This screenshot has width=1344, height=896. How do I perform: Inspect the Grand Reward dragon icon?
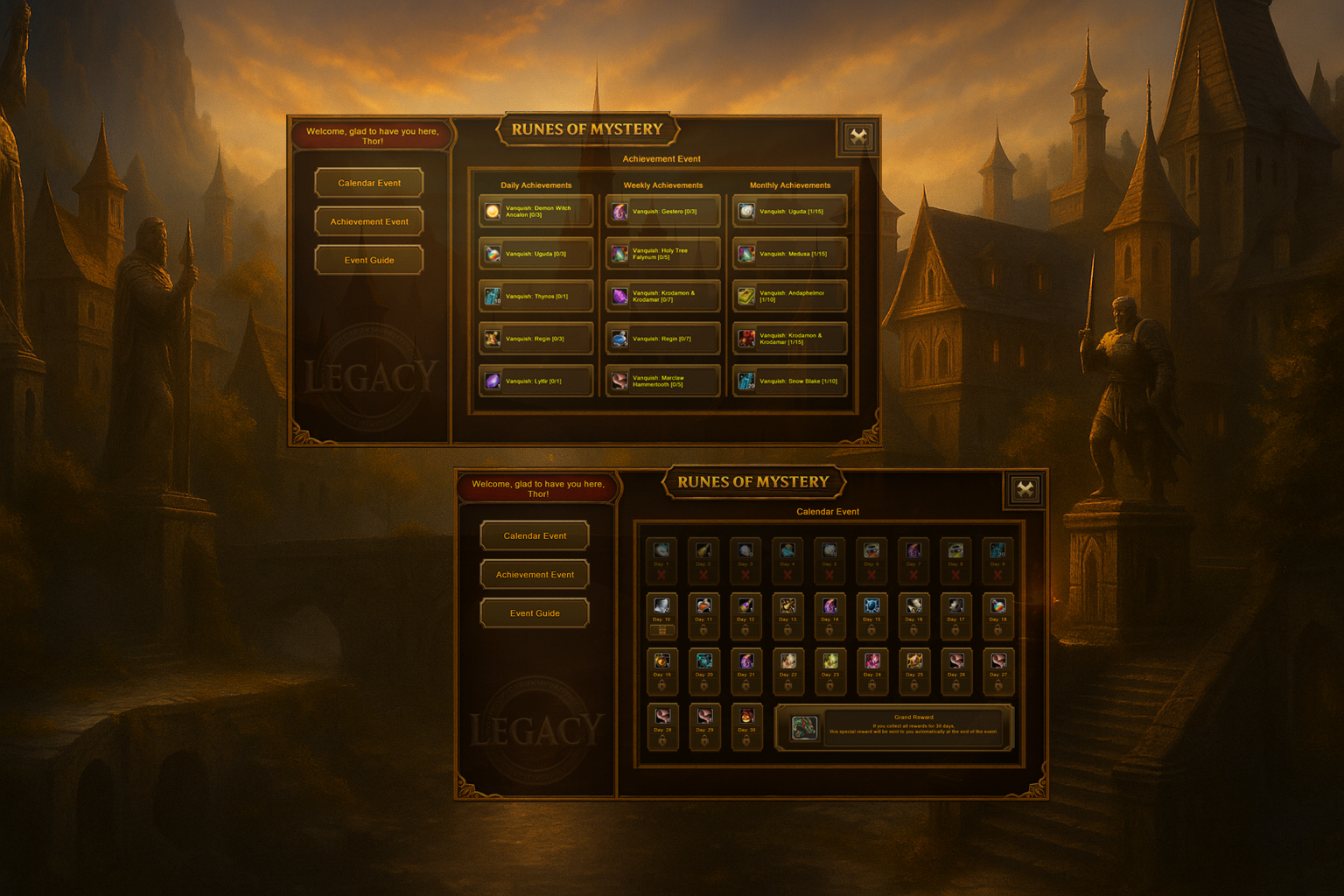(x=804, y=727)
